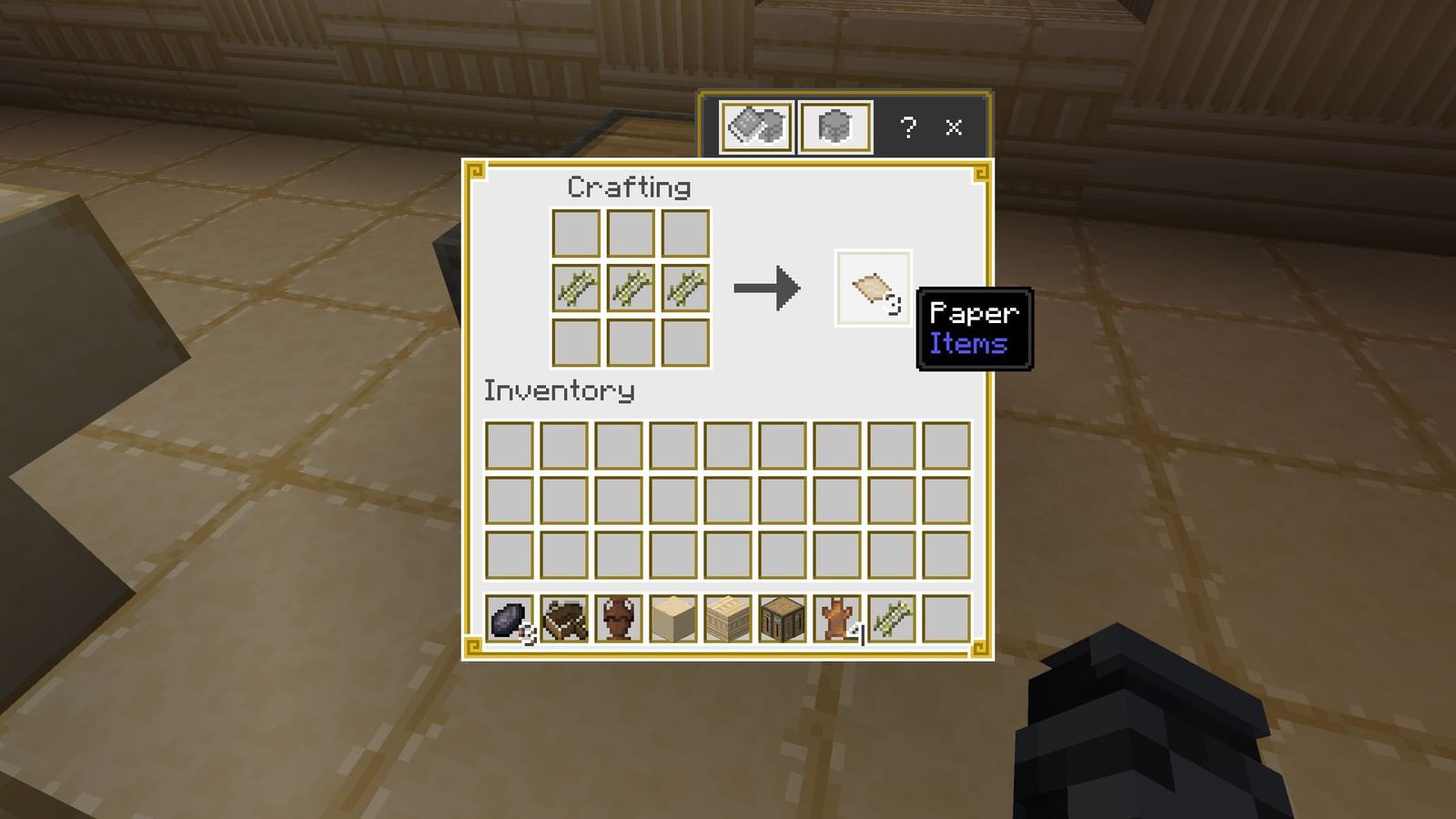Close the crafting screen with the X
The image size is (1456, 819).
coord(953,127)
